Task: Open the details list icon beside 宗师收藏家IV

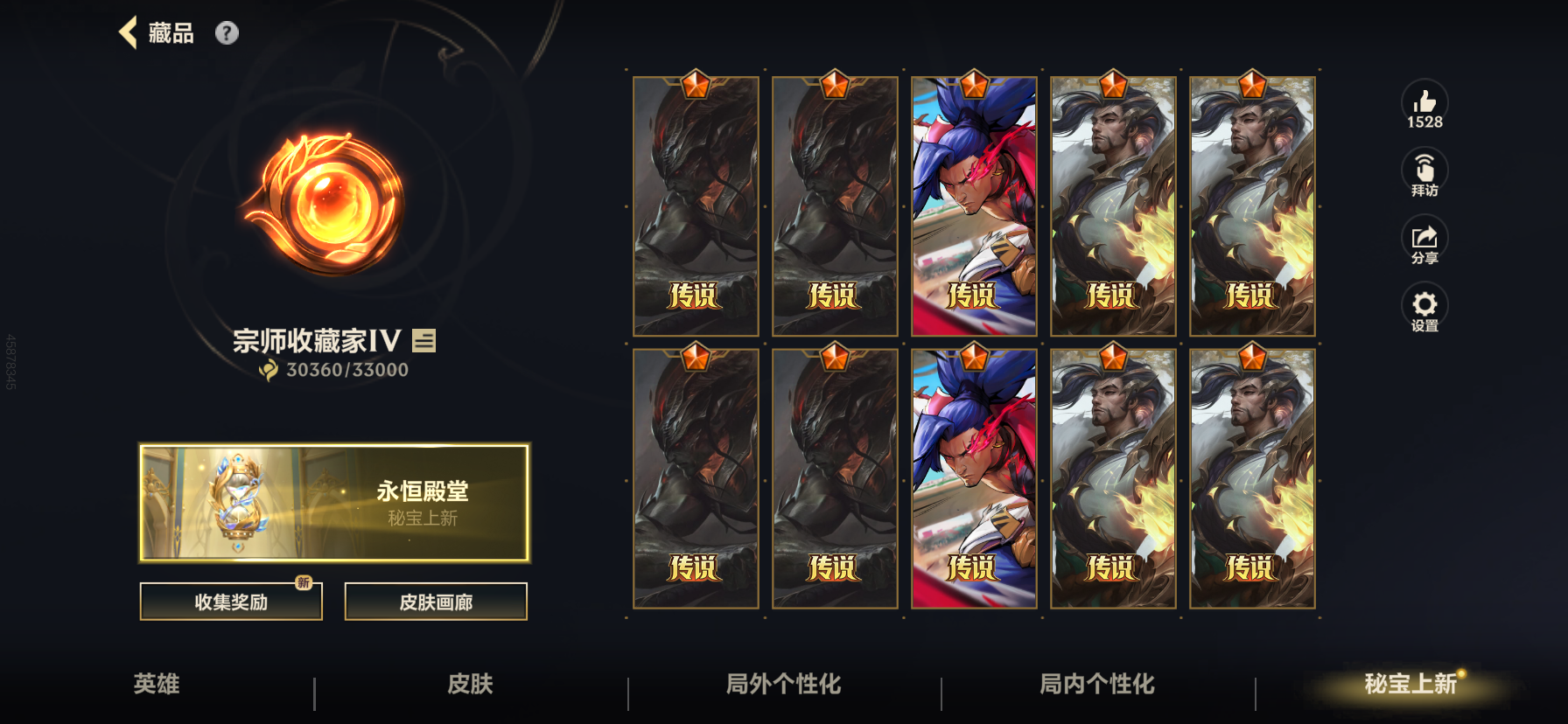Action: pos(423,341)
